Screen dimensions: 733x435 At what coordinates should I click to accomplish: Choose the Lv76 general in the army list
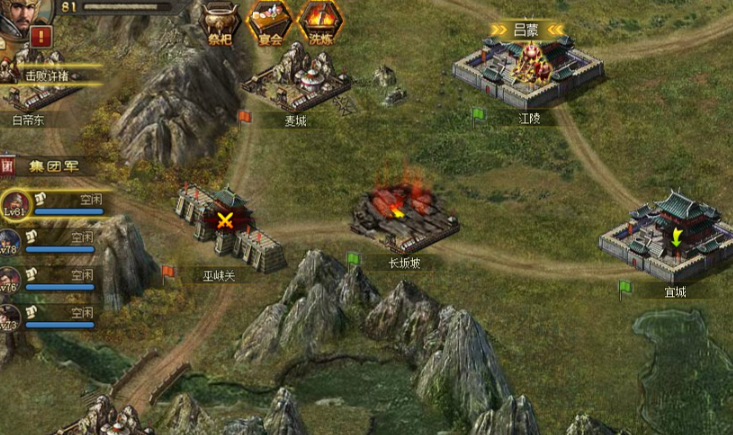(x=9, y=281)
